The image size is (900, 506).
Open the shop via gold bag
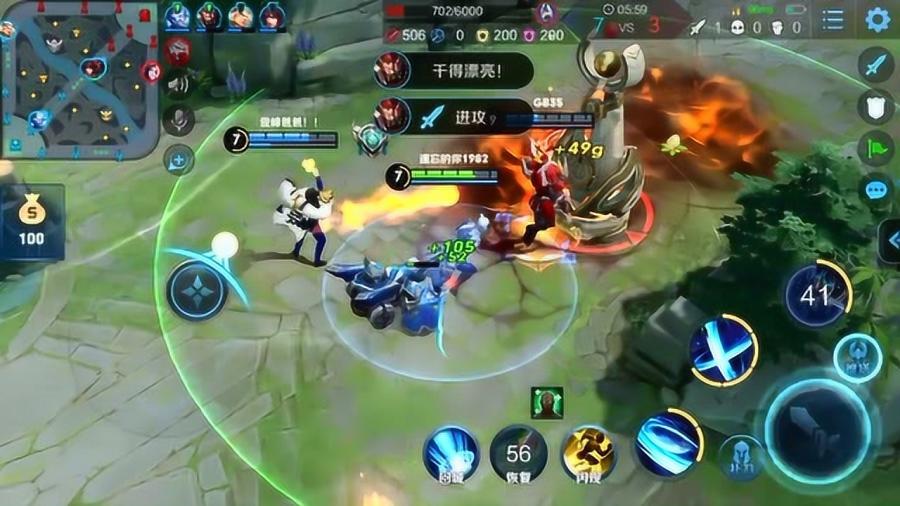(x=31, y=220)
